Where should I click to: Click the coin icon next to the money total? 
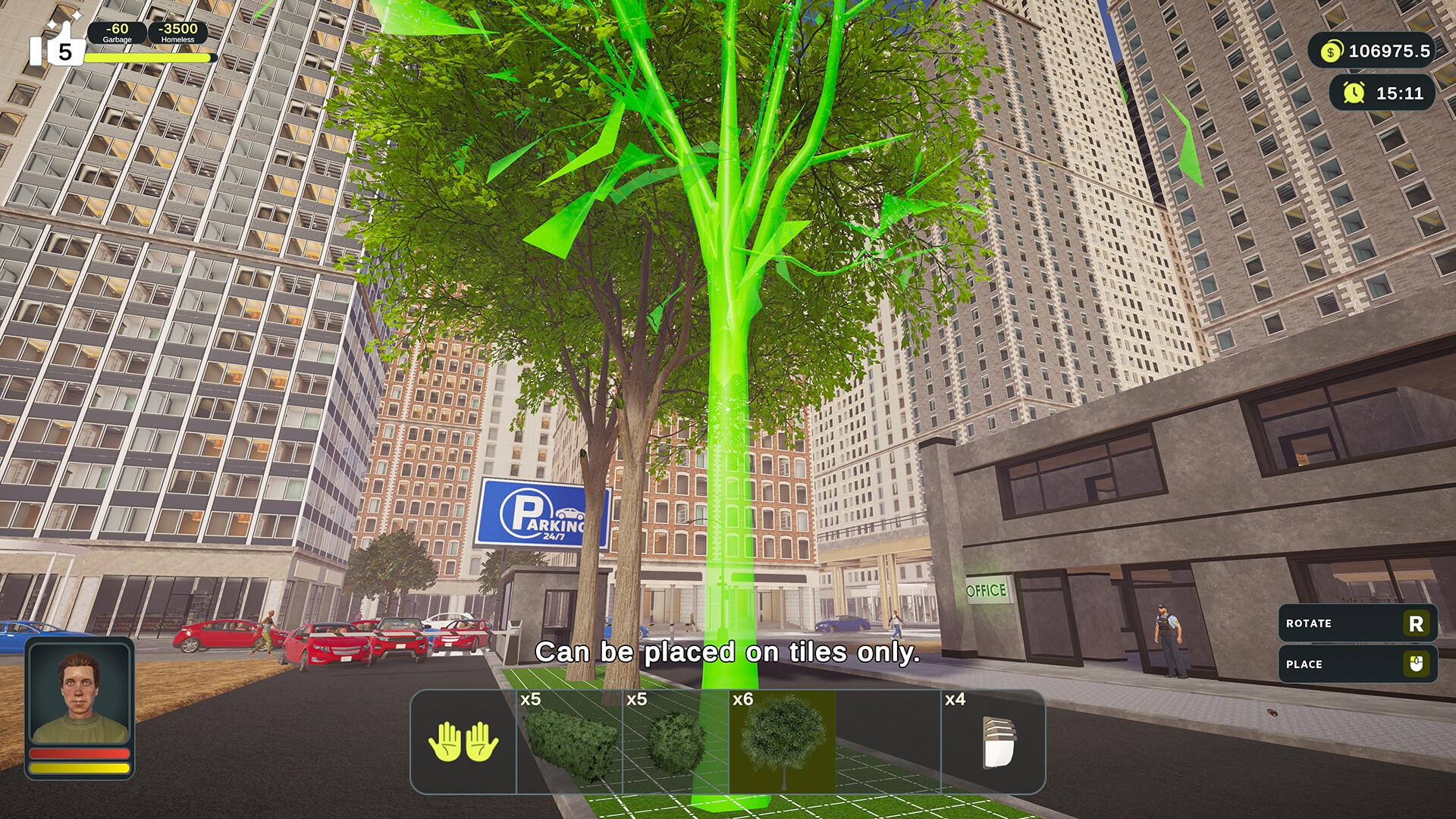click(1329, 52)
